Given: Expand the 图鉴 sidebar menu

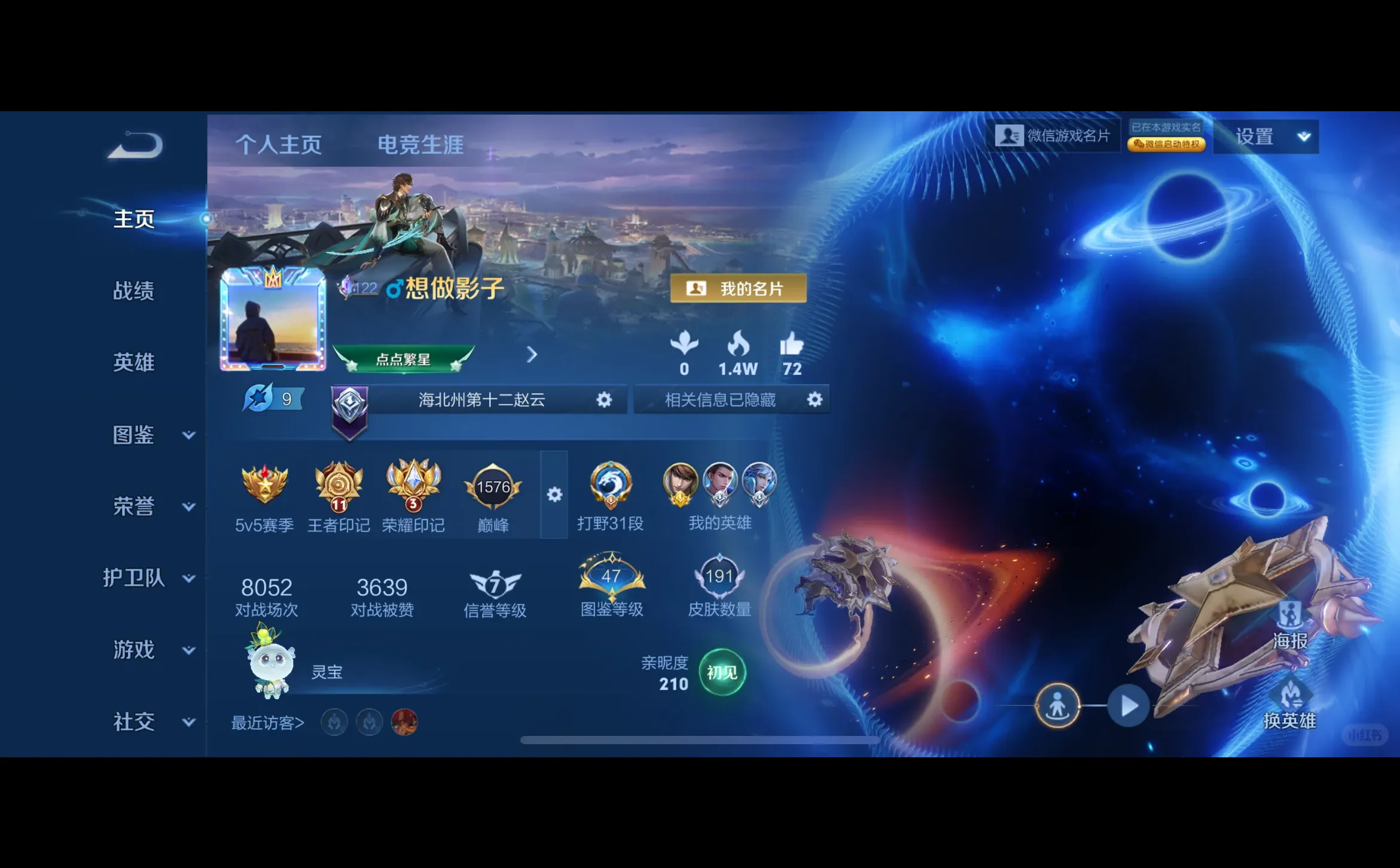Looking at the screenshot, I should click(x=134, y=435).
